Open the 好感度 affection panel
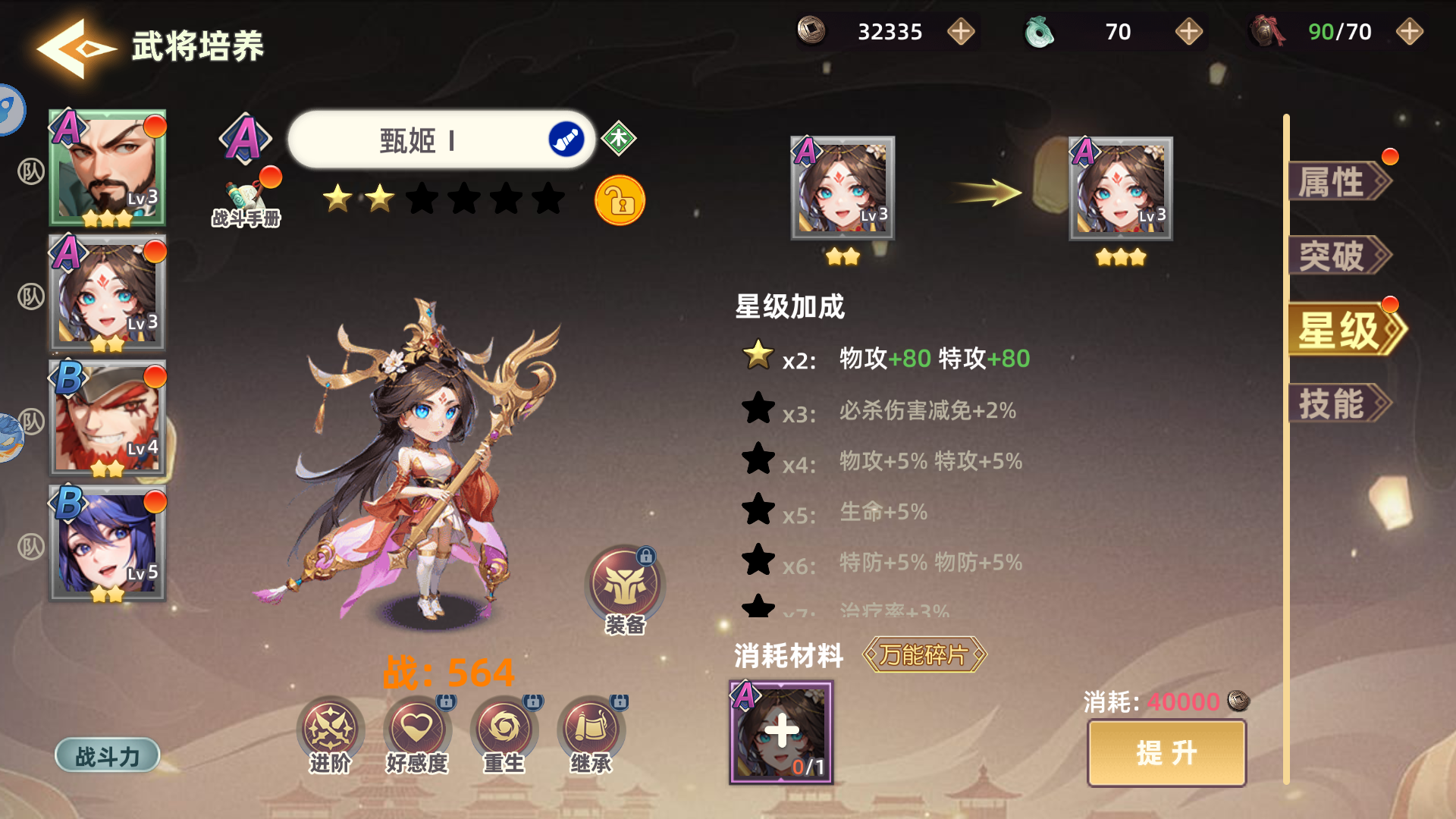The image size is (1456, 819). pyautogui.click(x=418, y=730)
